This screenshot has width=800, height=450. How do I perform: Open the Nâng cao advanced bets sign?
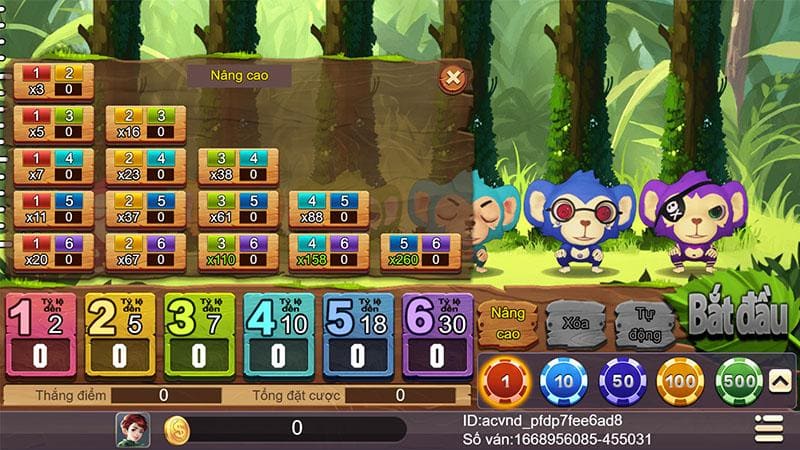[507, 323]
